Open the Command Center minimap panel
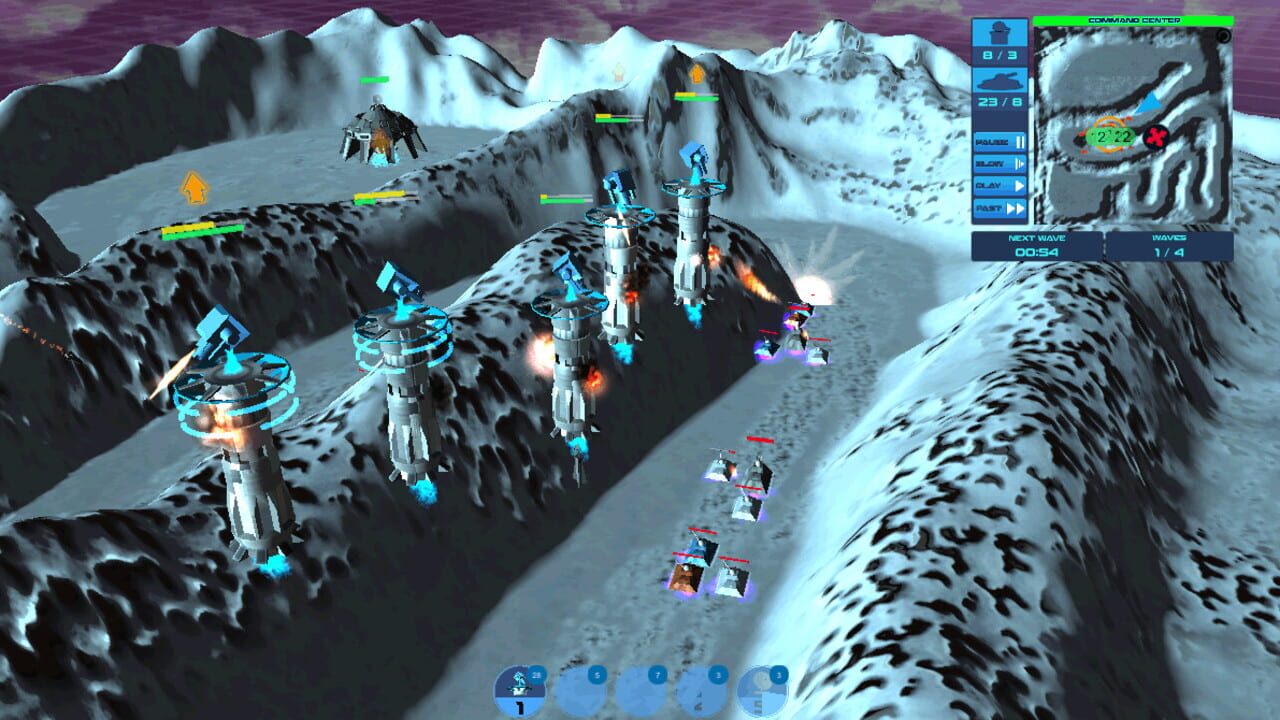 pos(1134,125)
